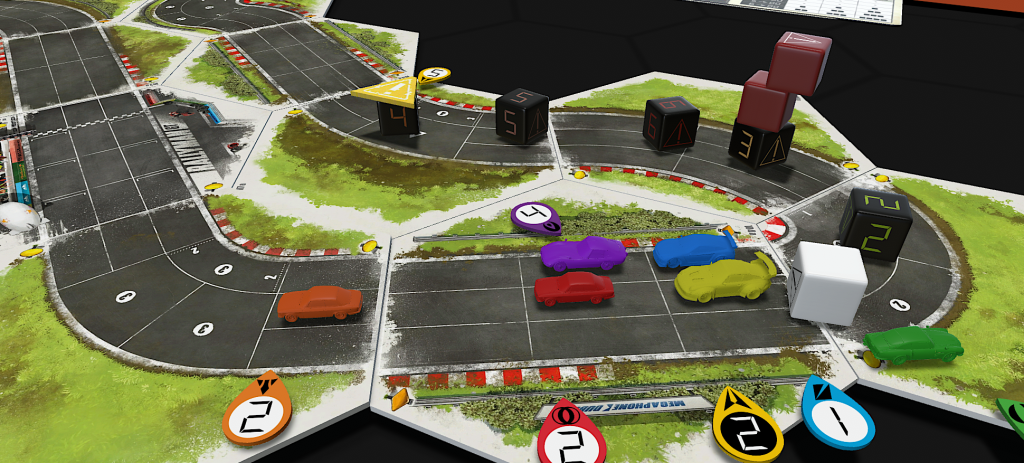Click the purple gear marker showing 4
This screenshot has height=463, width=1024.
535,215
